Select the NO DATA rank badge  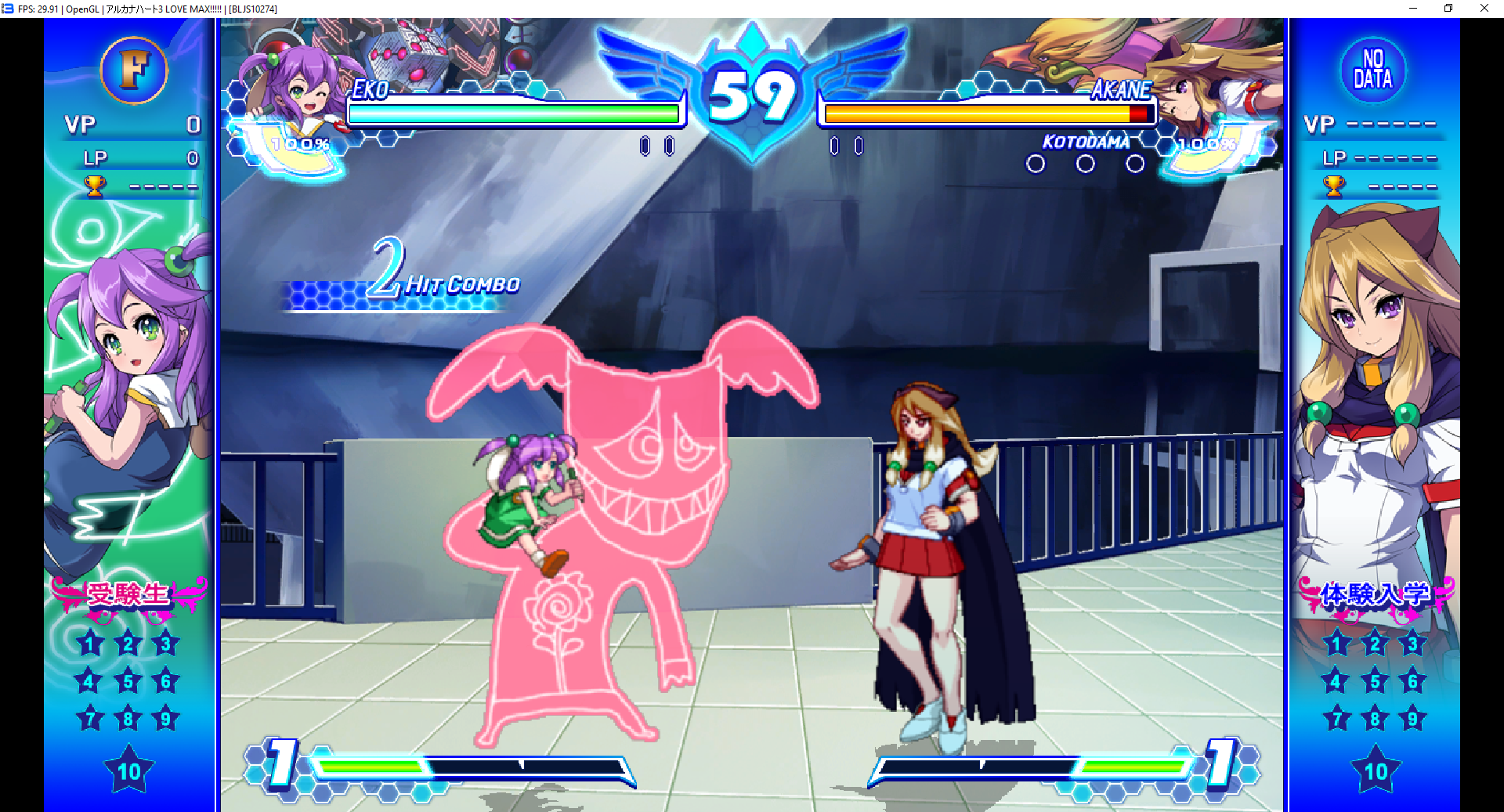coord(1372,70)
